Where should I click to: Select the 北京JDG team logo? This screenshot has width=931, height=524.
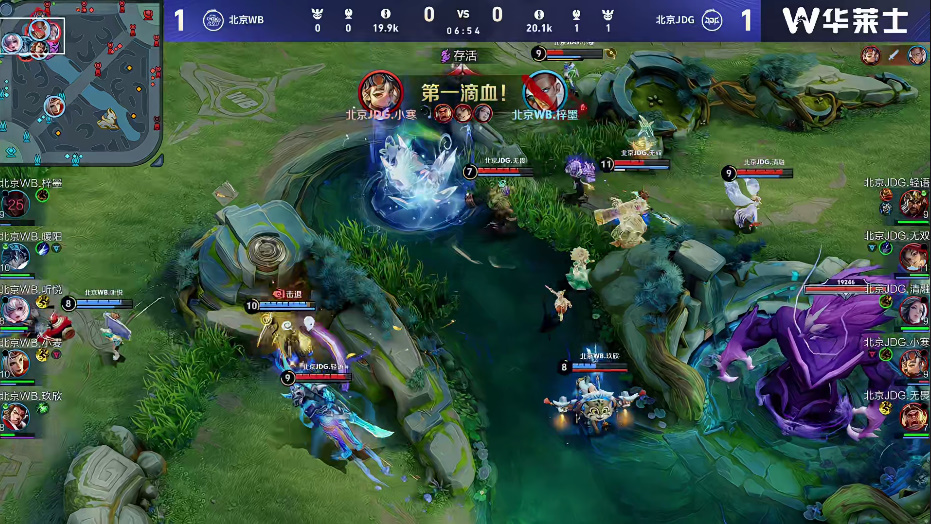coord(711,20)
